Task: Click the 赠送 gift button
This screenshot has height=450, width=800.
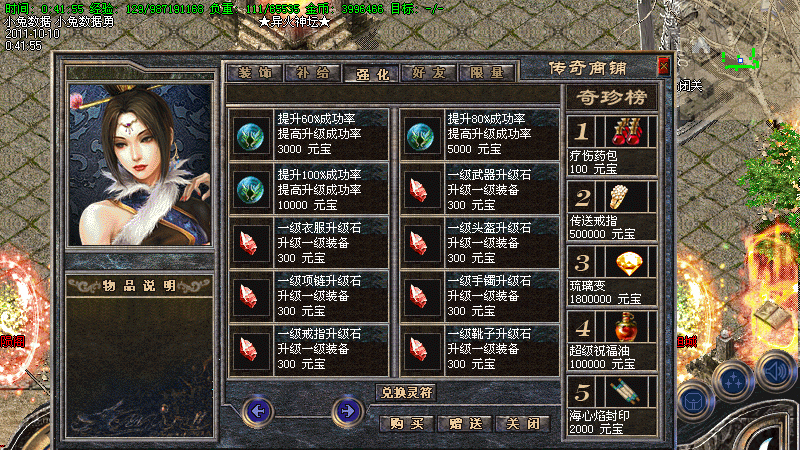Action: (467, 423)
